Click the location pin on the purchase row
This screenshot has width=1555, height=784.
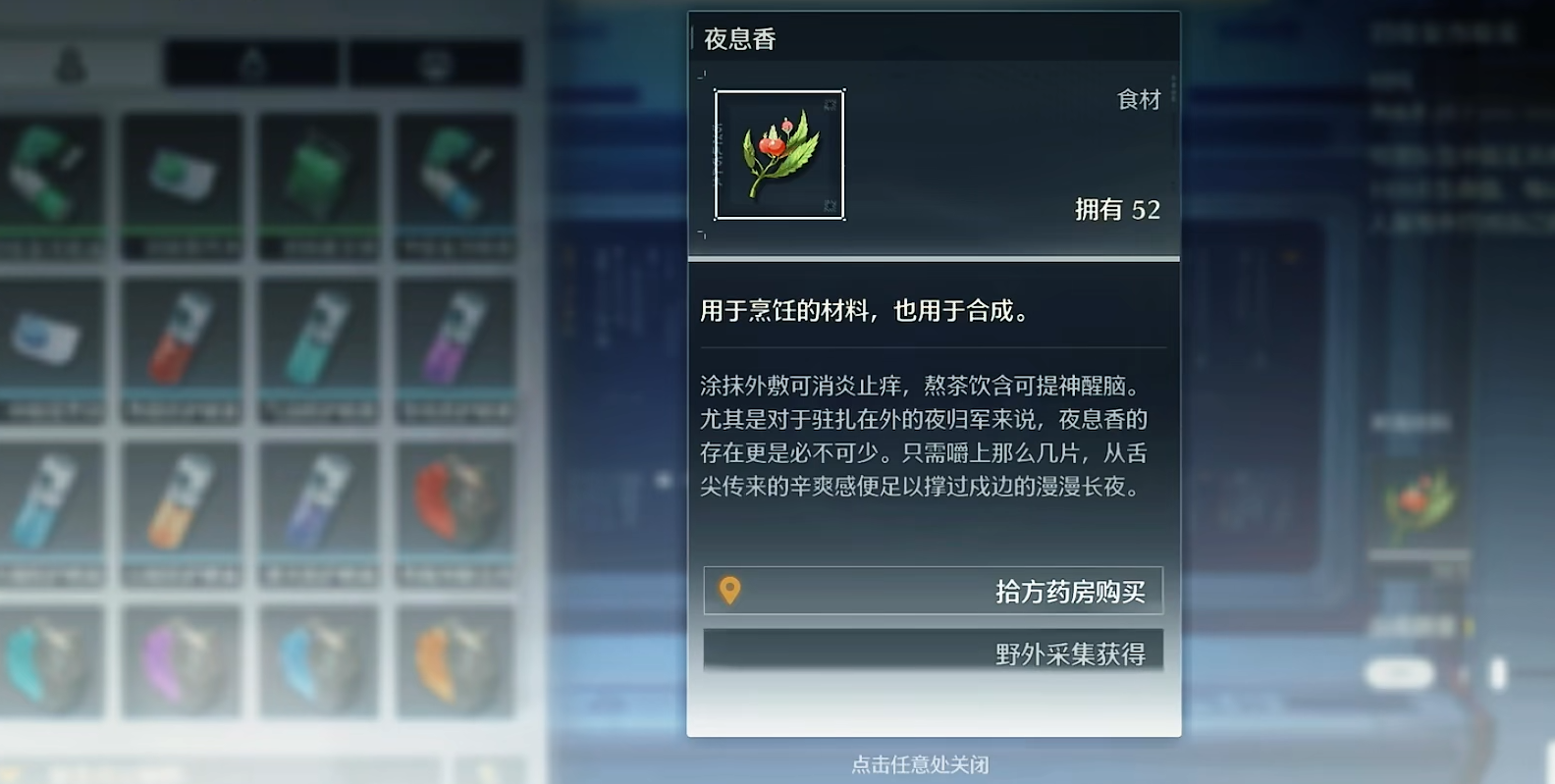(x=731, y=591)
